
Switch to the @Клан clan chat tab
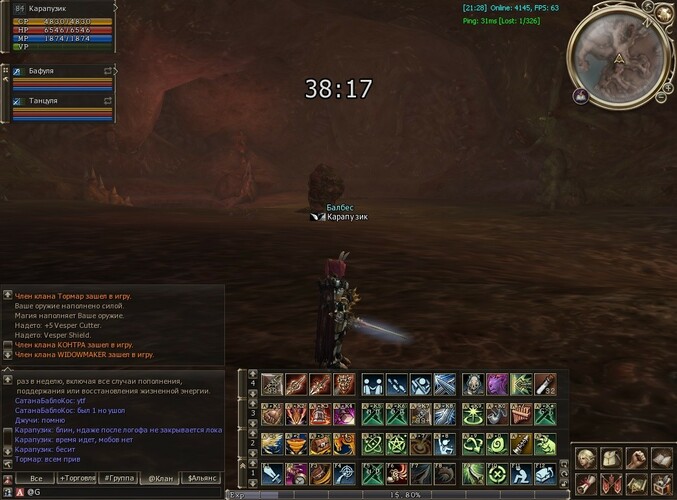[x=159, y=478]
